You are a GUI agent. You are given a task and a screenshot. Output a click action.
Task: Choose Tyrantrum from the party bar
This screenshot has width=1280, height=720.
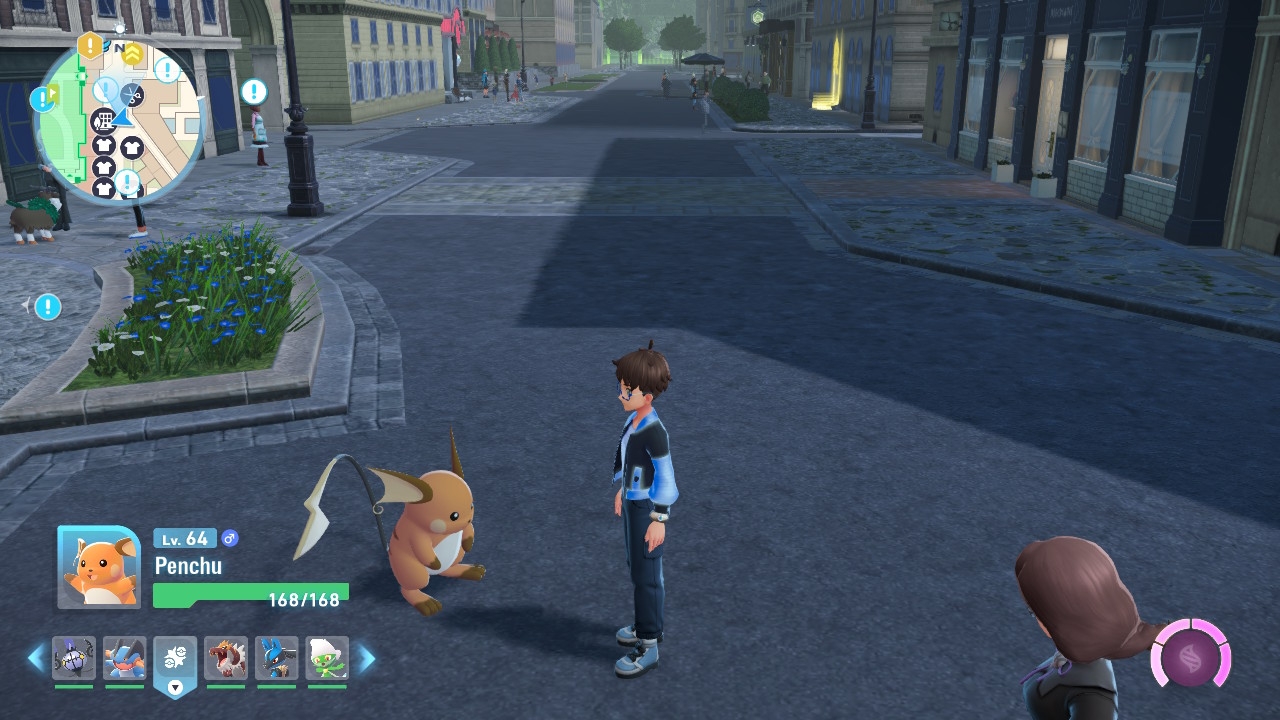point(226,658)
